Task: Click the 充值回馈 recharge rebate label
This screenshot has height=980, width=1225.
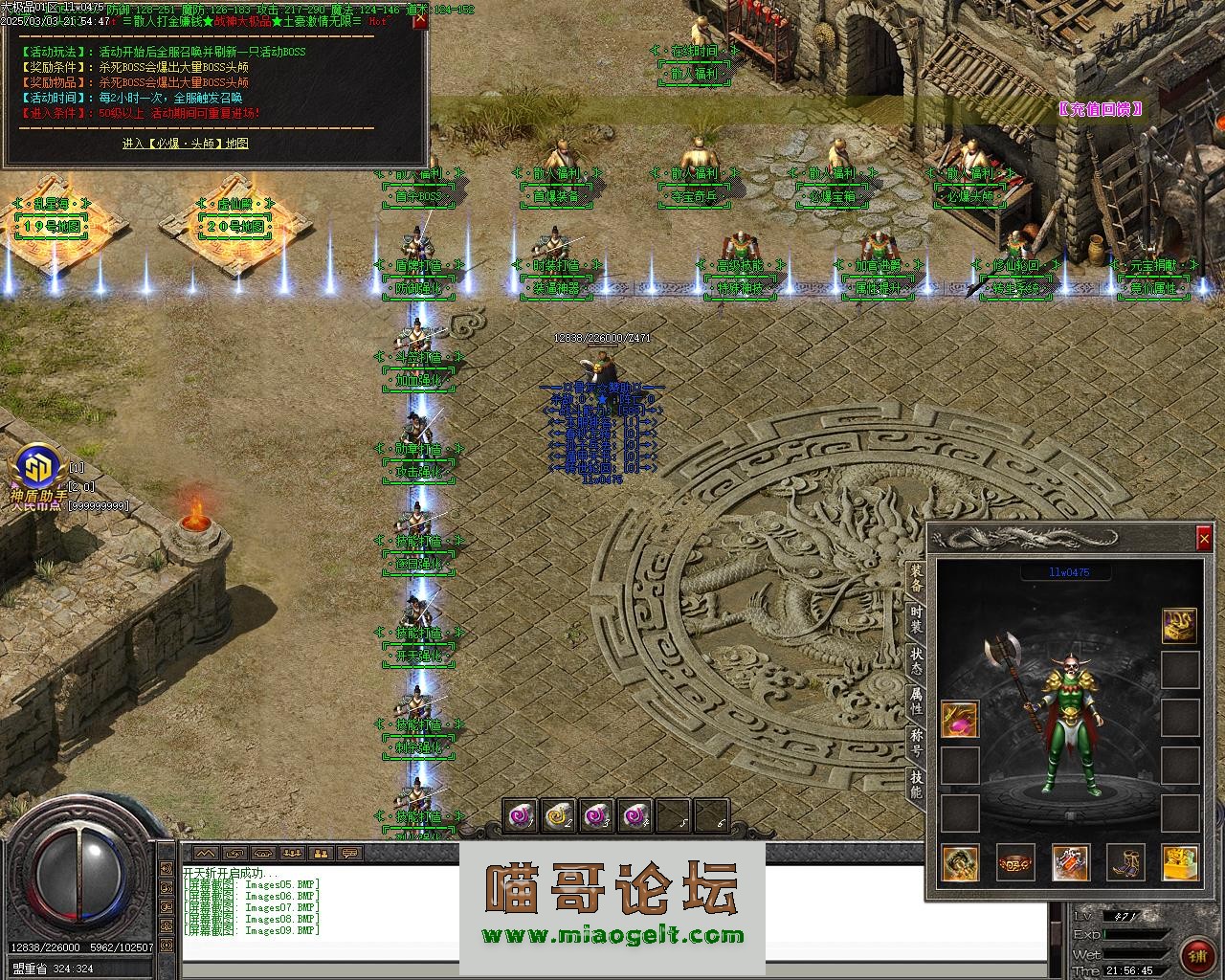Action: tap(1101, 109)
